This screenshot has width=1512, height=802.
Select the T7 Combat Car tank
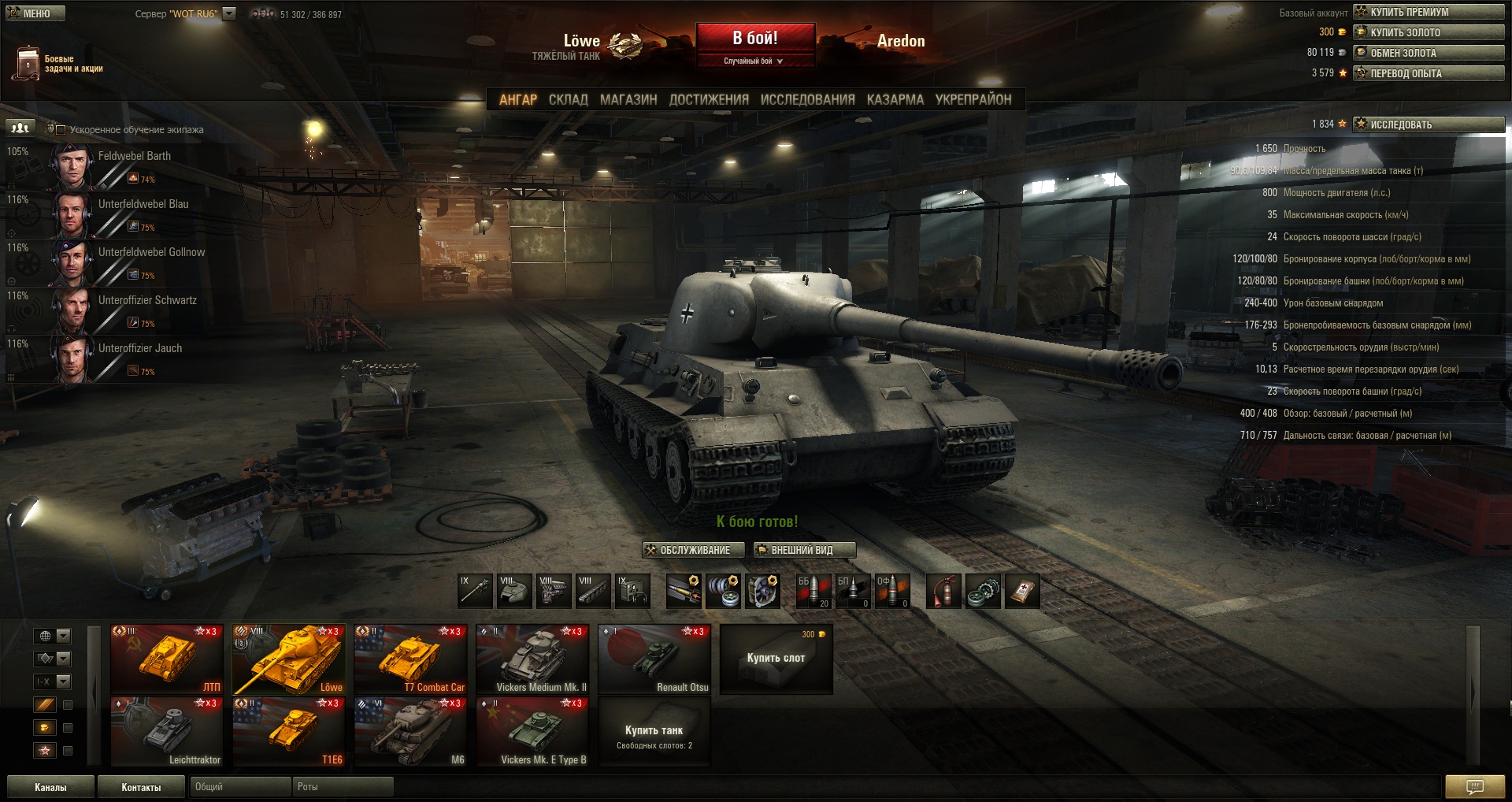tap(410, 659)
